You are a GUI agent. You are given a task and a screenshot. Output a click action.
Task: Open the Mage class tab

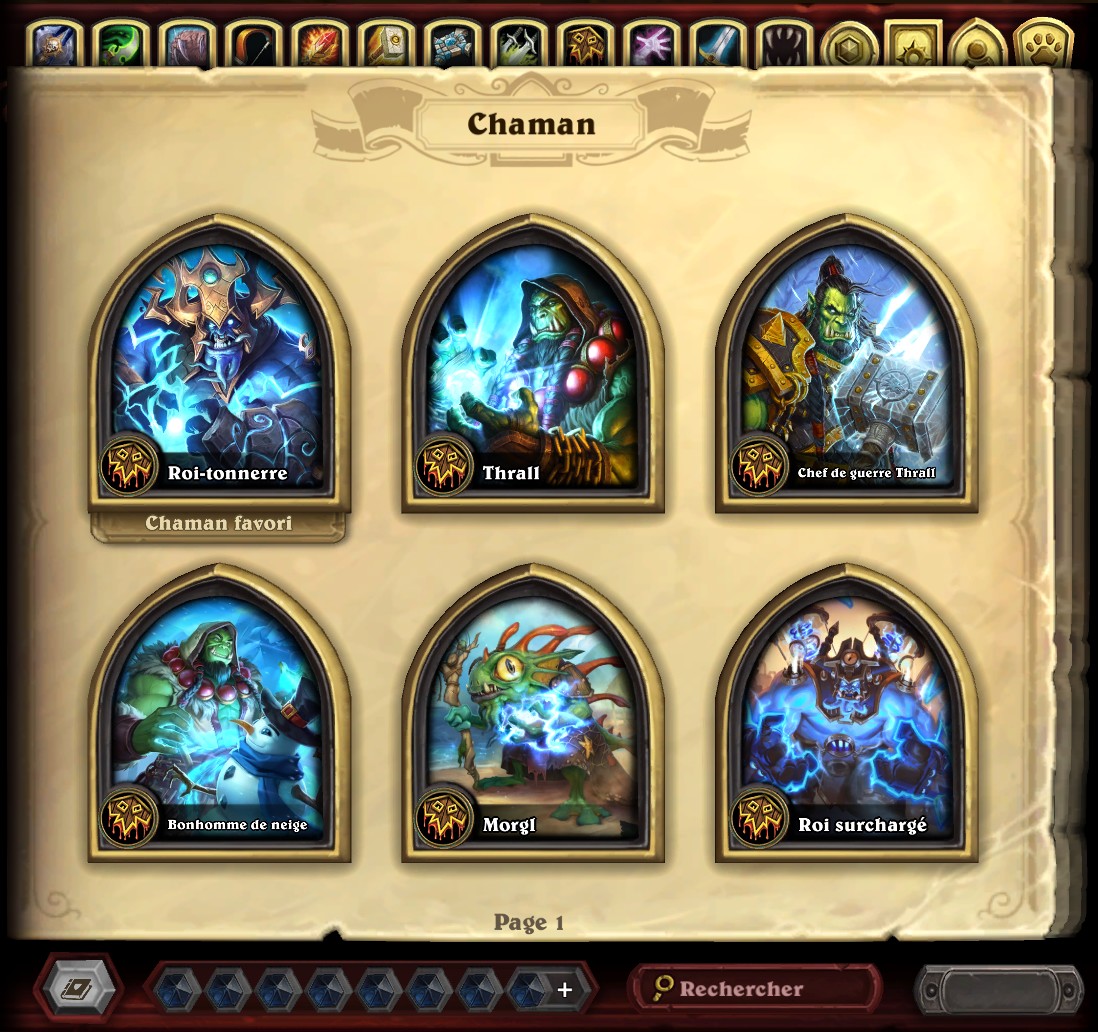pyautogui.click(x=320, y=45)
